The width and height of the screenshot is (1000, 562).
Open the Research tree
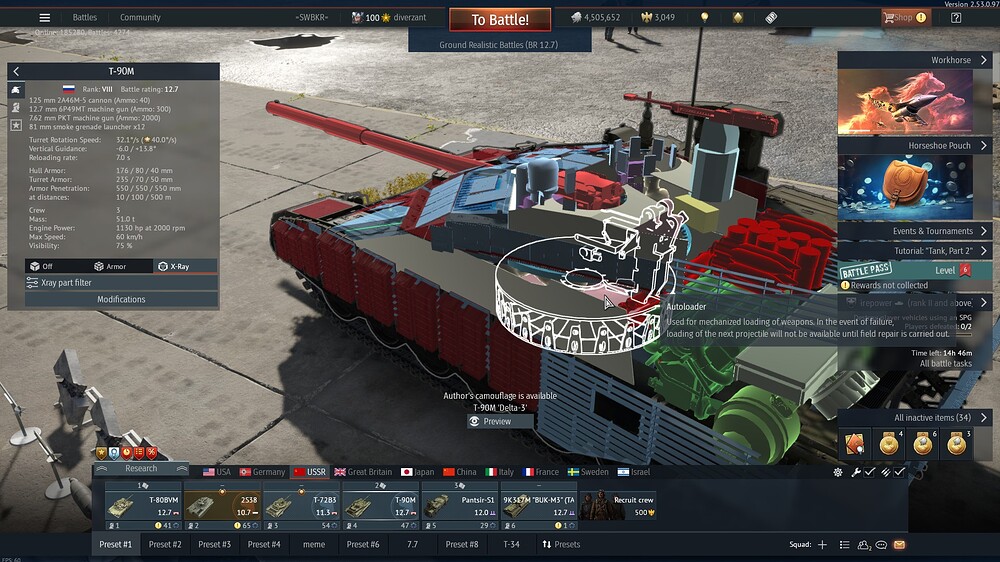(x=141, y=468)
